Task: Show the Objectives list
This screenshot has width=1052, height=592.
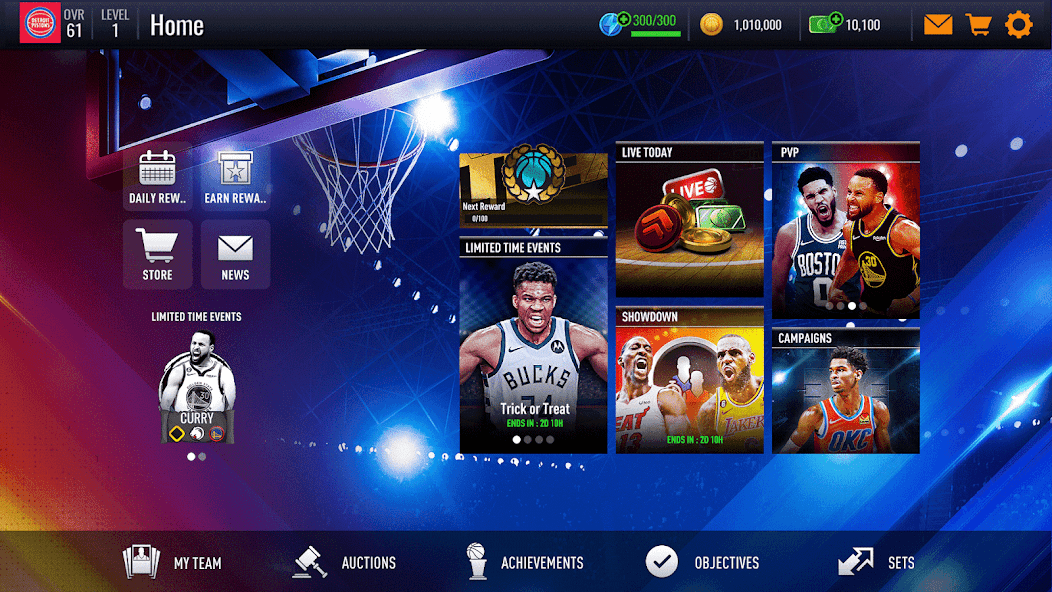Action: pyautogui.click(x=703, y=562)
